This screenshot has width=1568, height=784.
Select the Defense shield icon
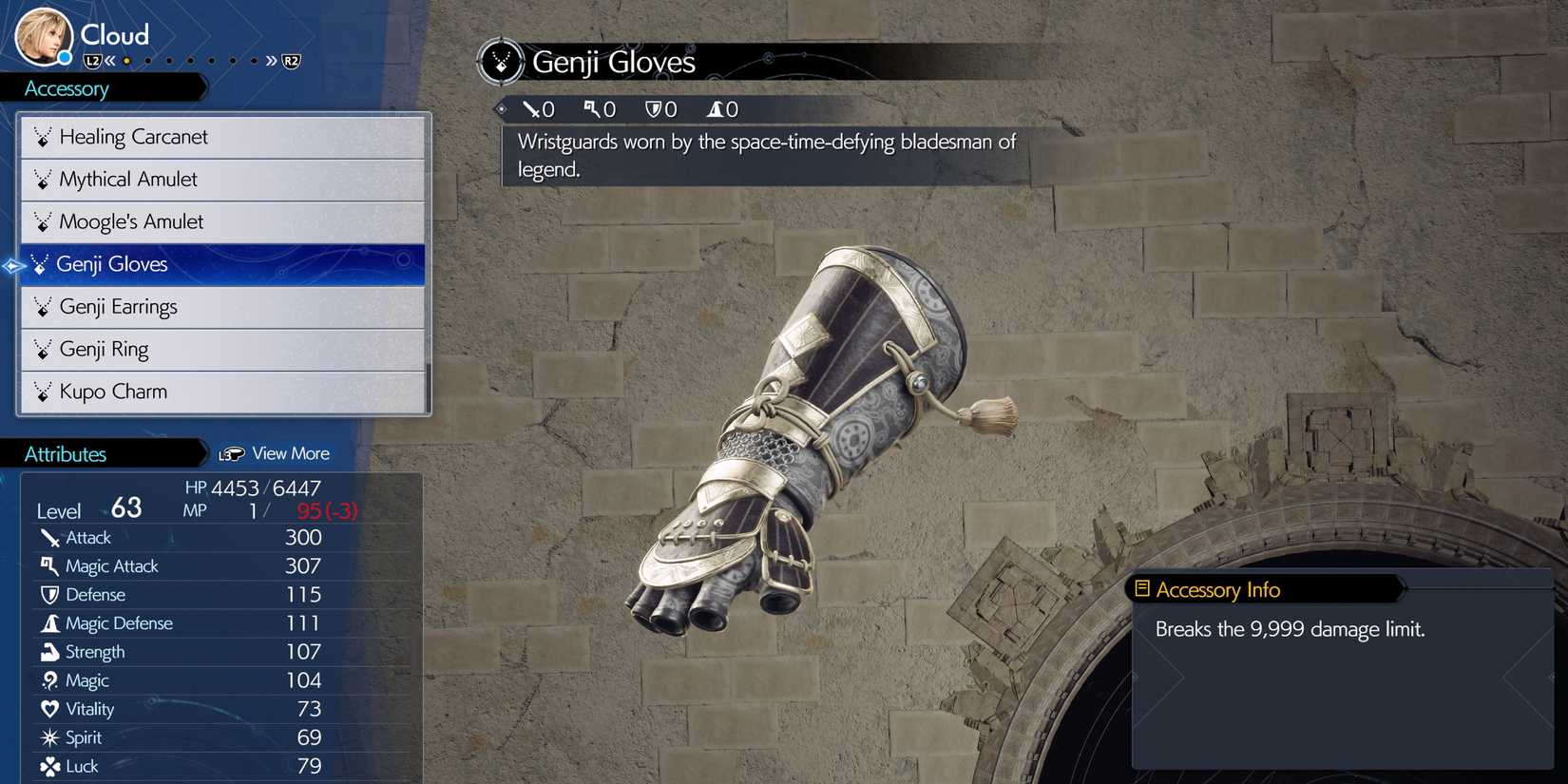49,595
